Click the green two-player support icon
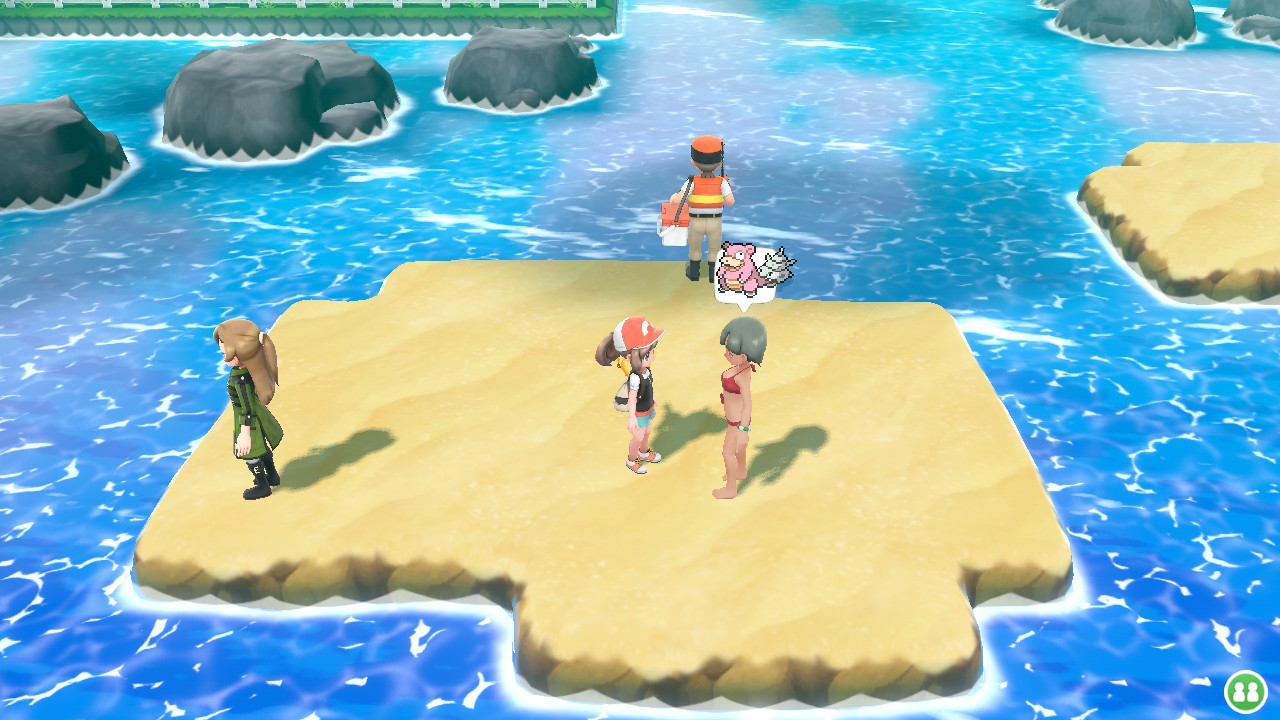This screenshot has height=720, width=1280. click(1245, 691)
